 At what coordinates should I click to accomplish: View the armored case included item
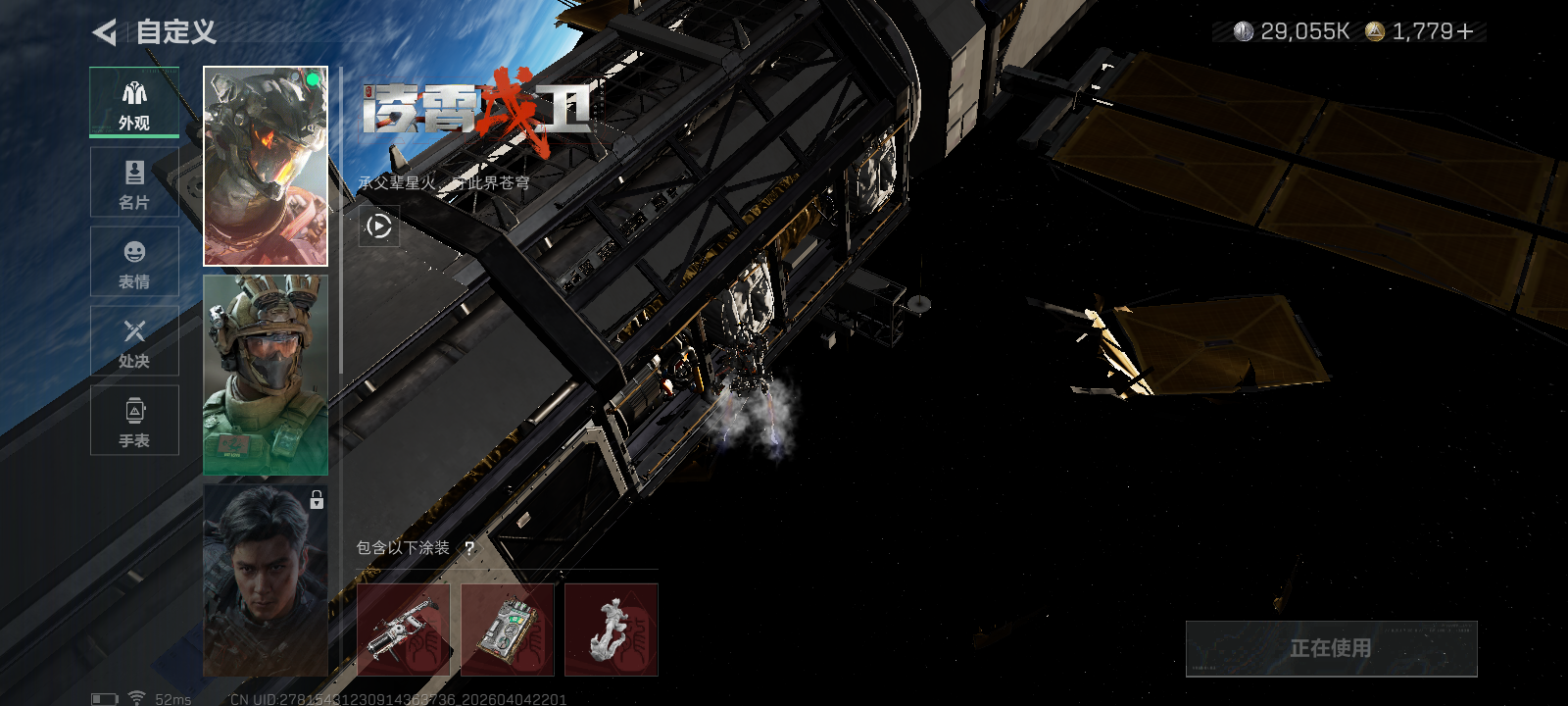click(508, 630)
